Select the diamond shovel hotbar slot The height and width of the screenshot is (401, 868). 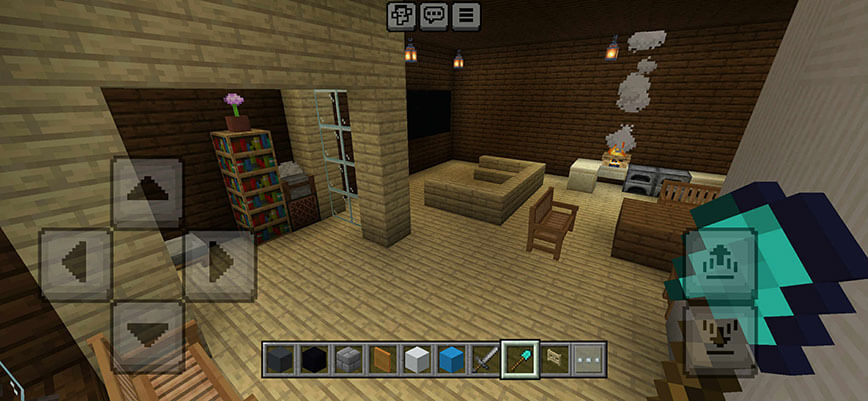[520, 358]
